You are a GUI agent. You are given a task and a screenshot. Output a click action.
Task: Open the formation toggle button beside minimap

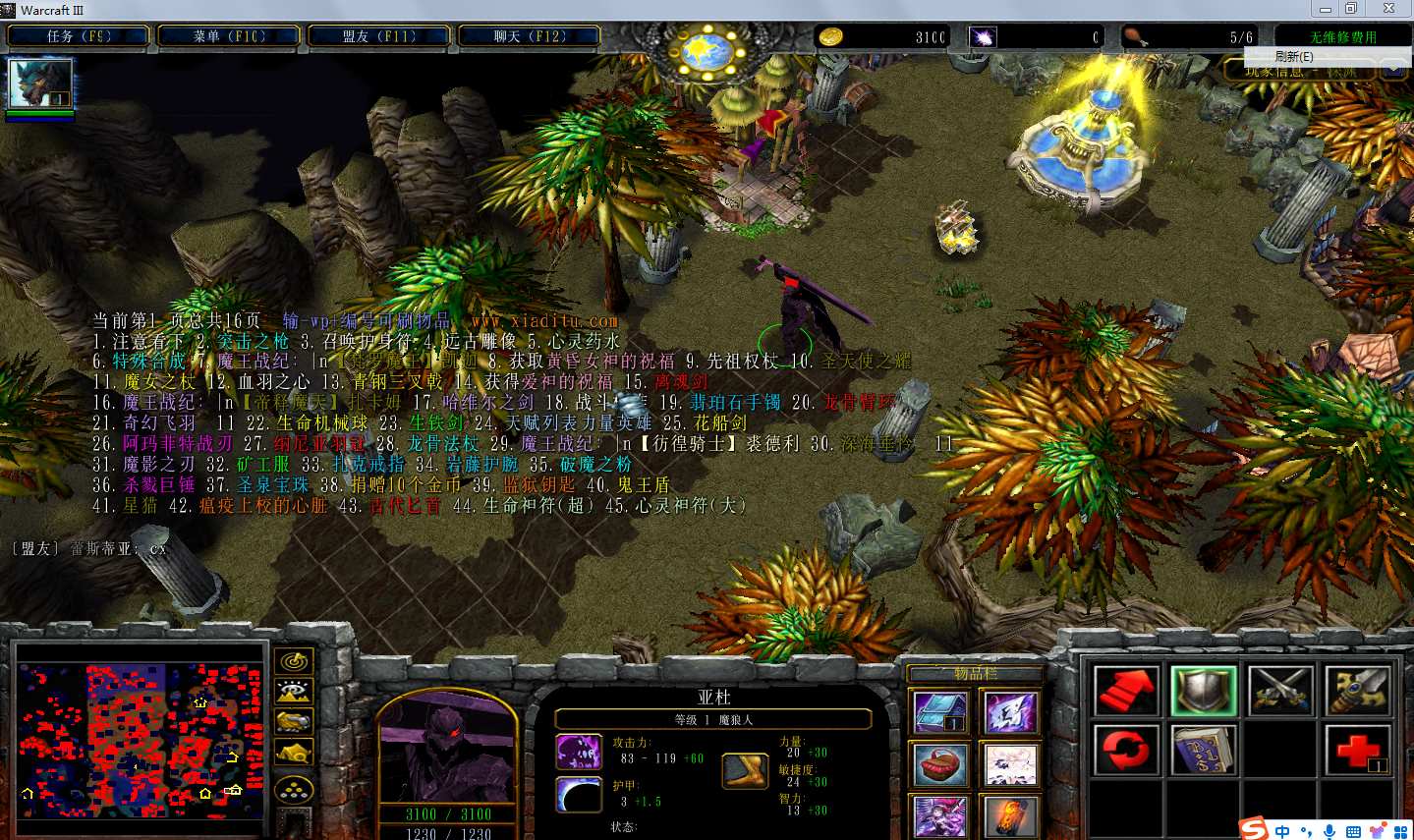(295, 790)
